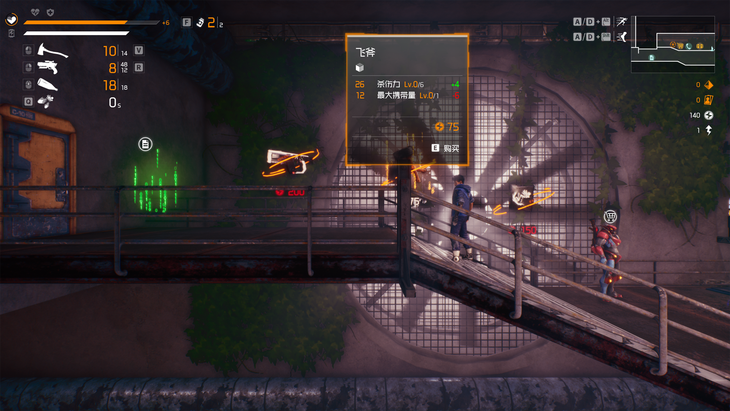Open the minimap
730x411 pixels.
point(671,43)
